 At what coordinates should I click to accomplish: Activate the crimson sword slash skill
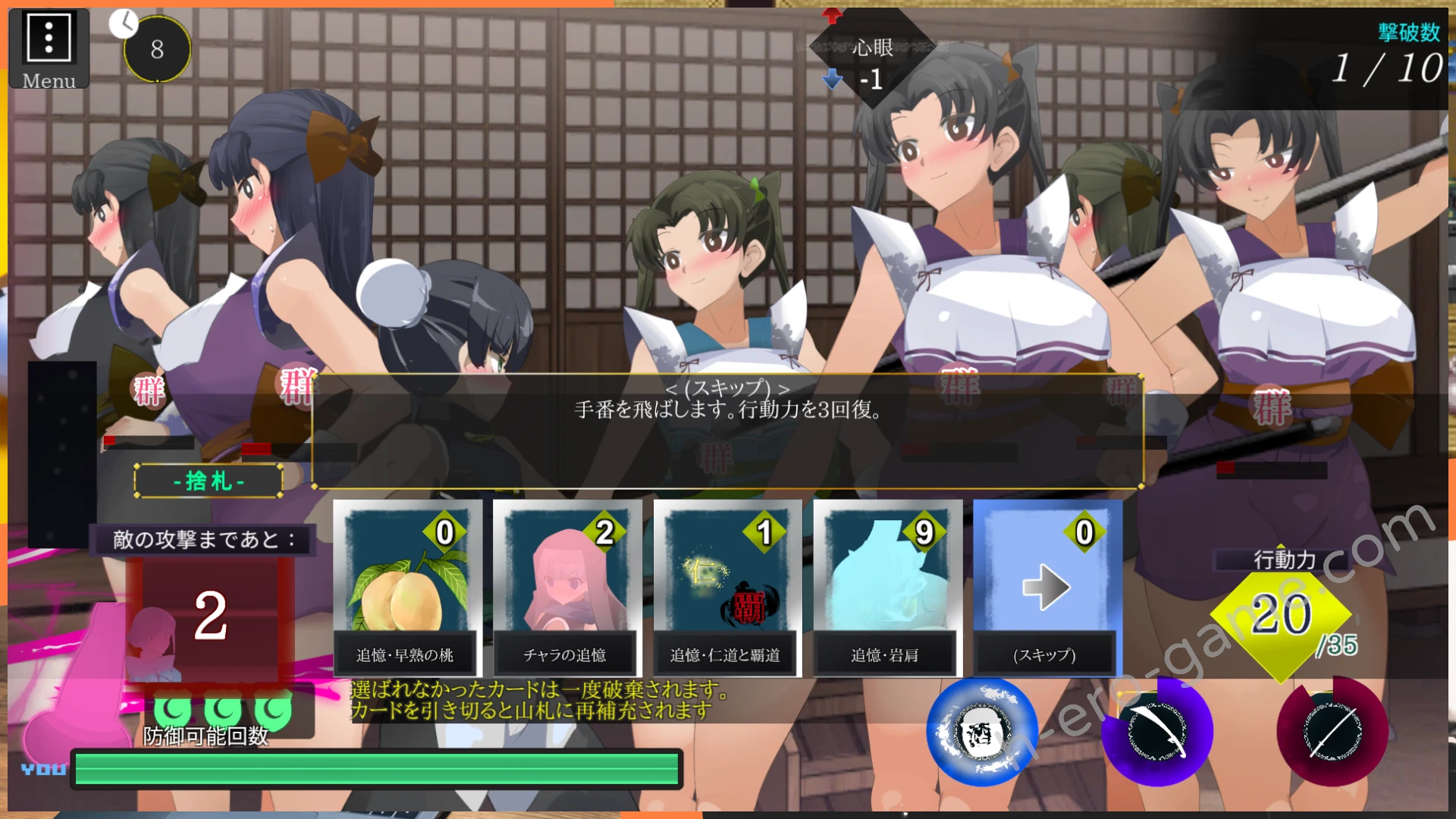click(x=1332, y=732)
